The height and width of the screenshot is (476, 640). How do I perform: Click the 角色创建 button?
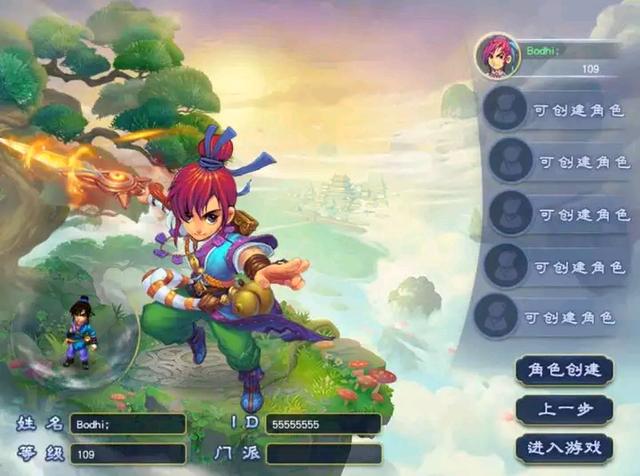point(564,370)
